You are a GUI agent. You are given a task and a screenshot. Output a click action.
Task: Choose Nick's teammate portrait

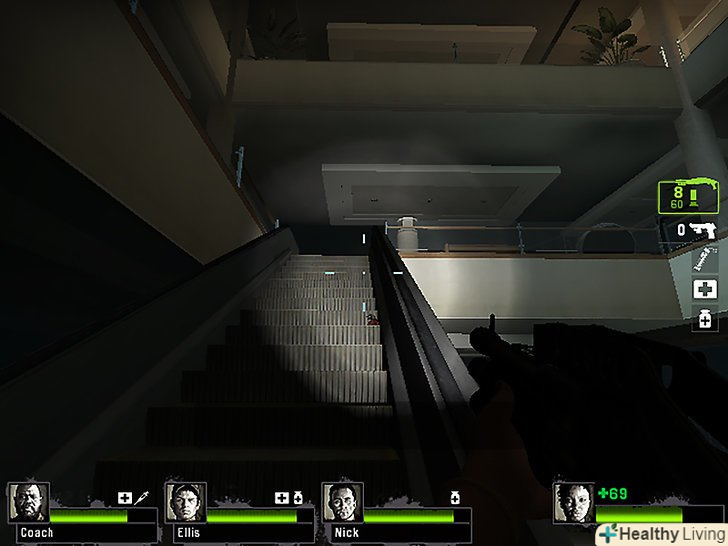click(x=342, y=503)
